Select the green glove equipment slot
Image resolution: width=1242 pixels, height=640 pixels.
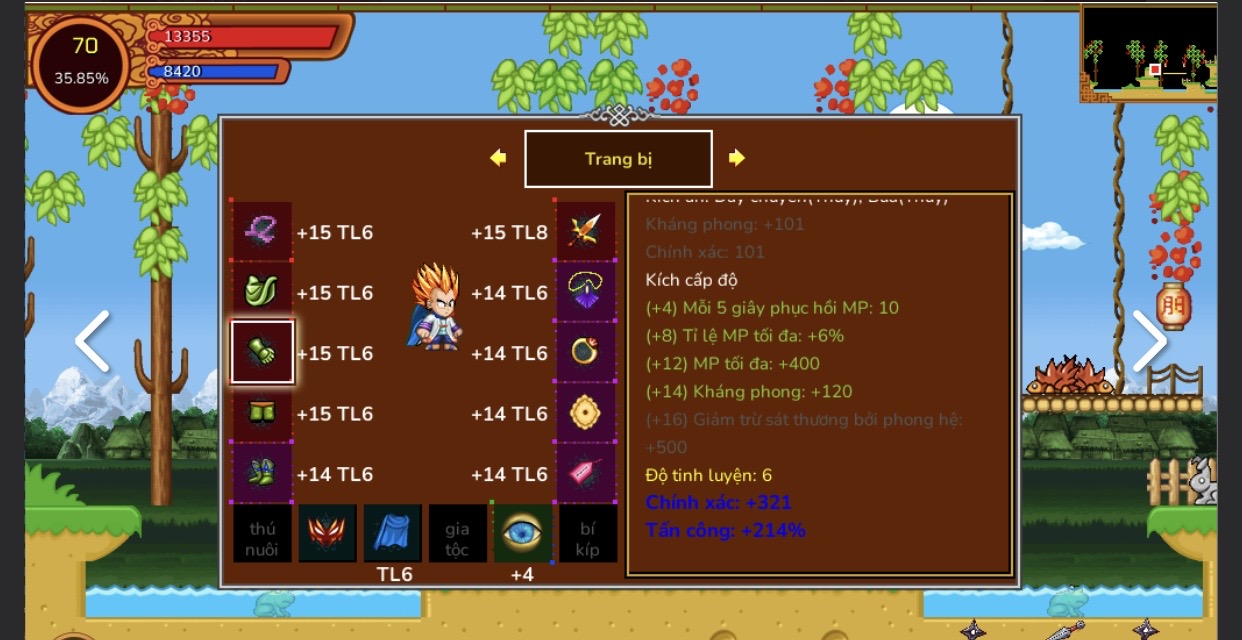[262, 352]
